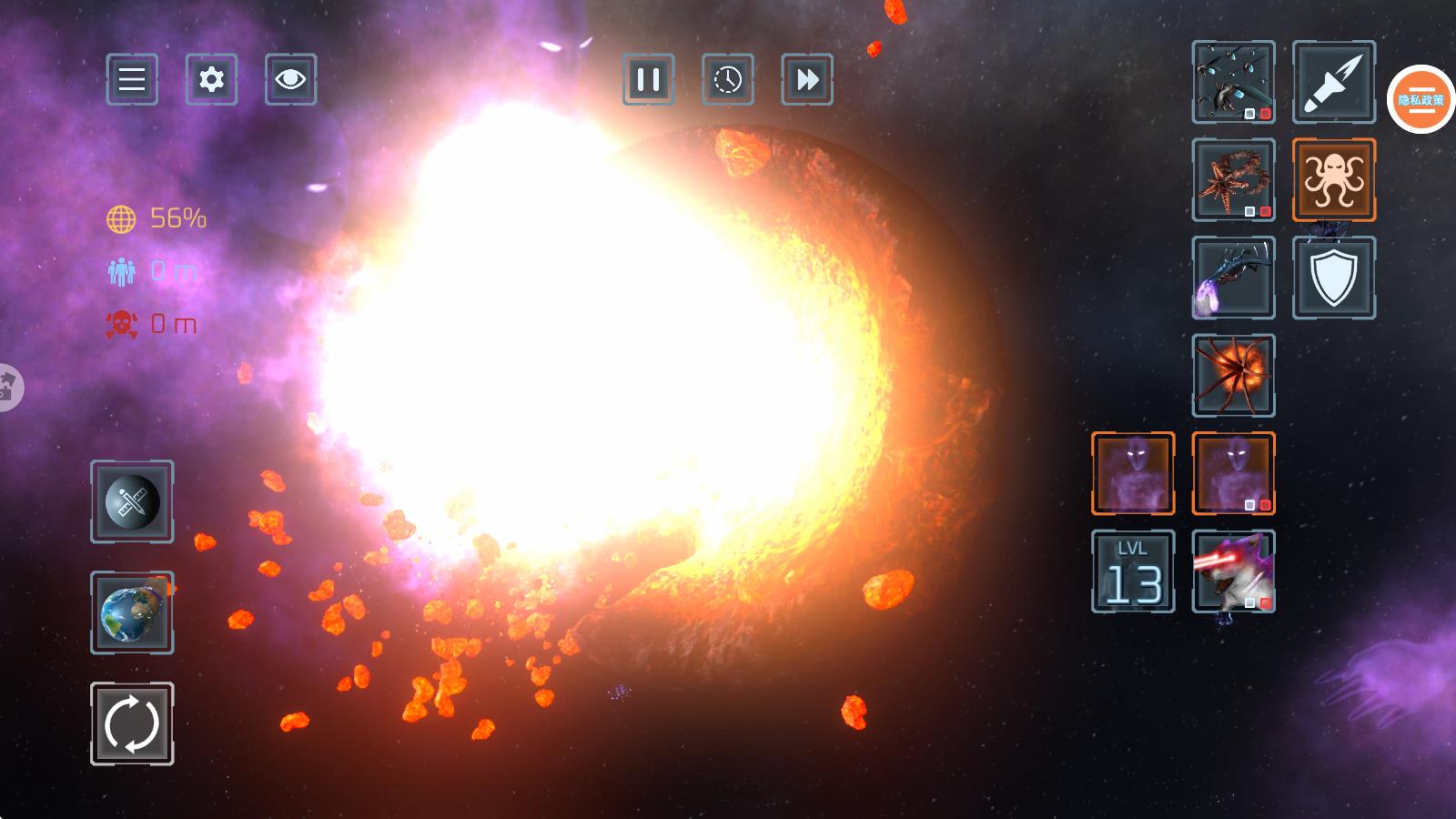1456x819 pixels.
Task: Open the Earth planet selection
Action: pyautogui.click(x=132, y=612)
